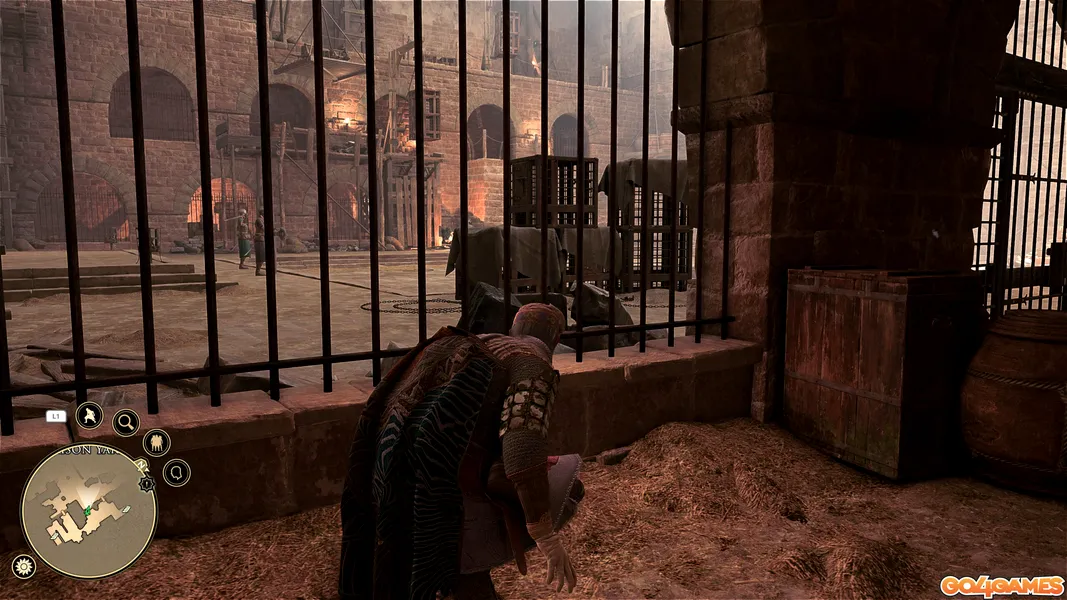Select the crouching figure stealth icon
1067x600 pixels.
pyautogui.click(x=89, y=415)
